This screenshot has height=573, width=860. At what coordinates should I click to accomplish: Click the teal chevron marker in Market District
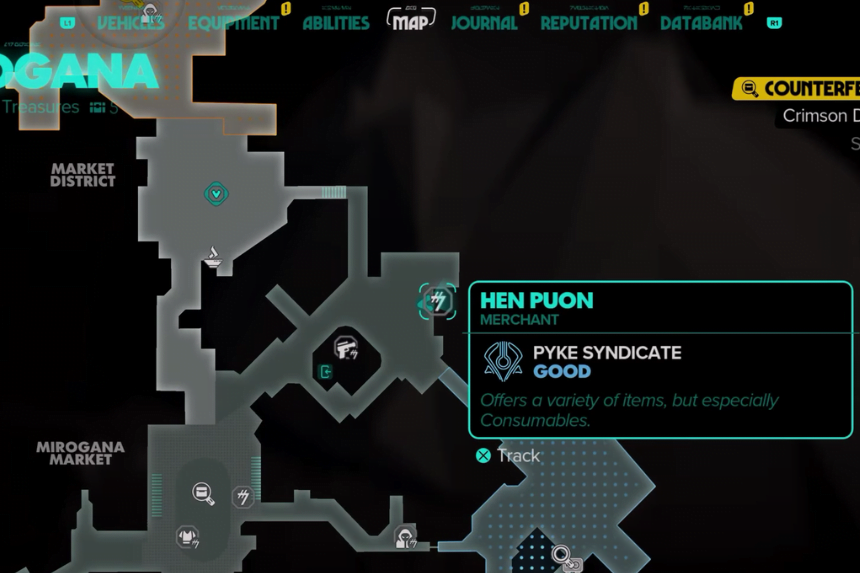pyautogui.click(x=216, y=193)
